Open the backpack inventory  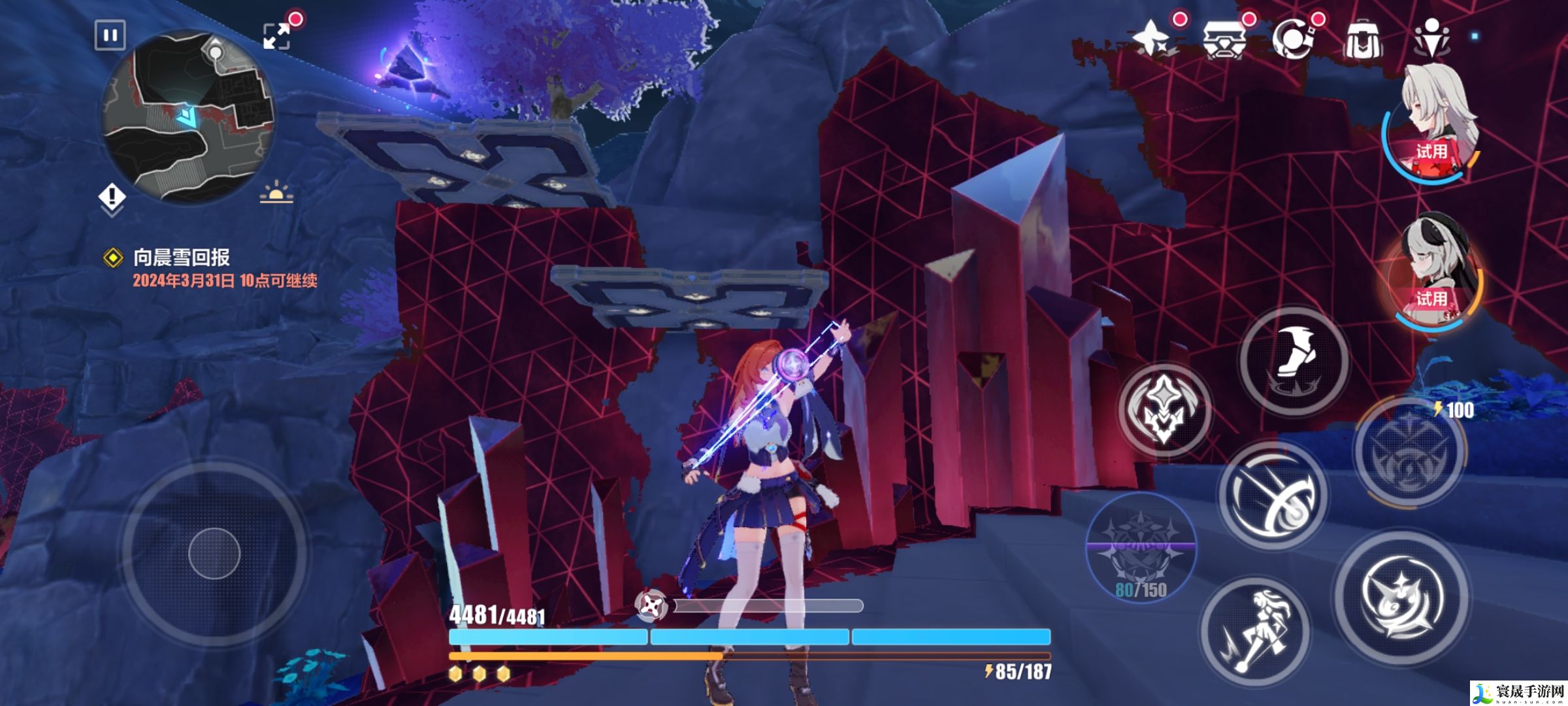tap(1363, 41)
